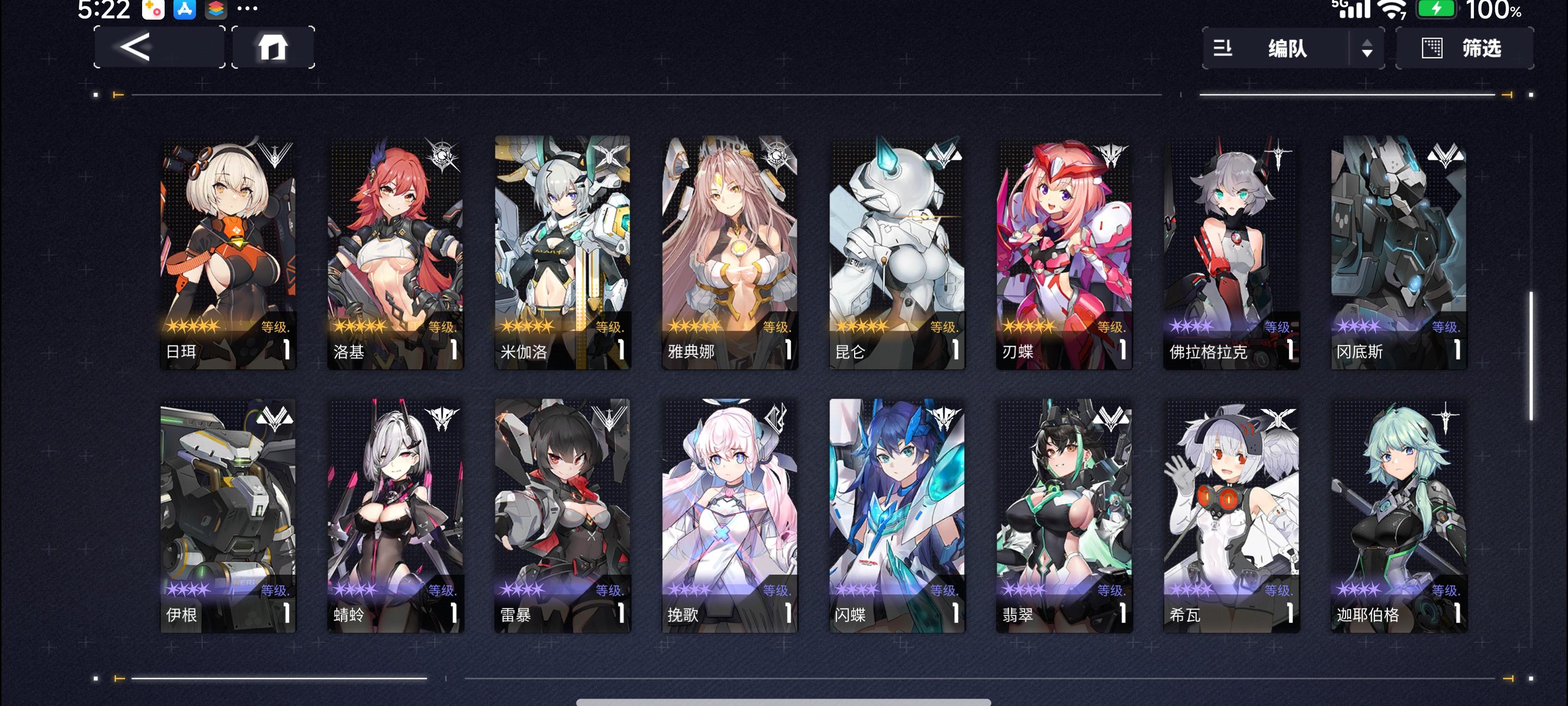Toggle sort direction with the up-down arrows
Viewport: 1568px width, 706px height.
(1367, 48)
